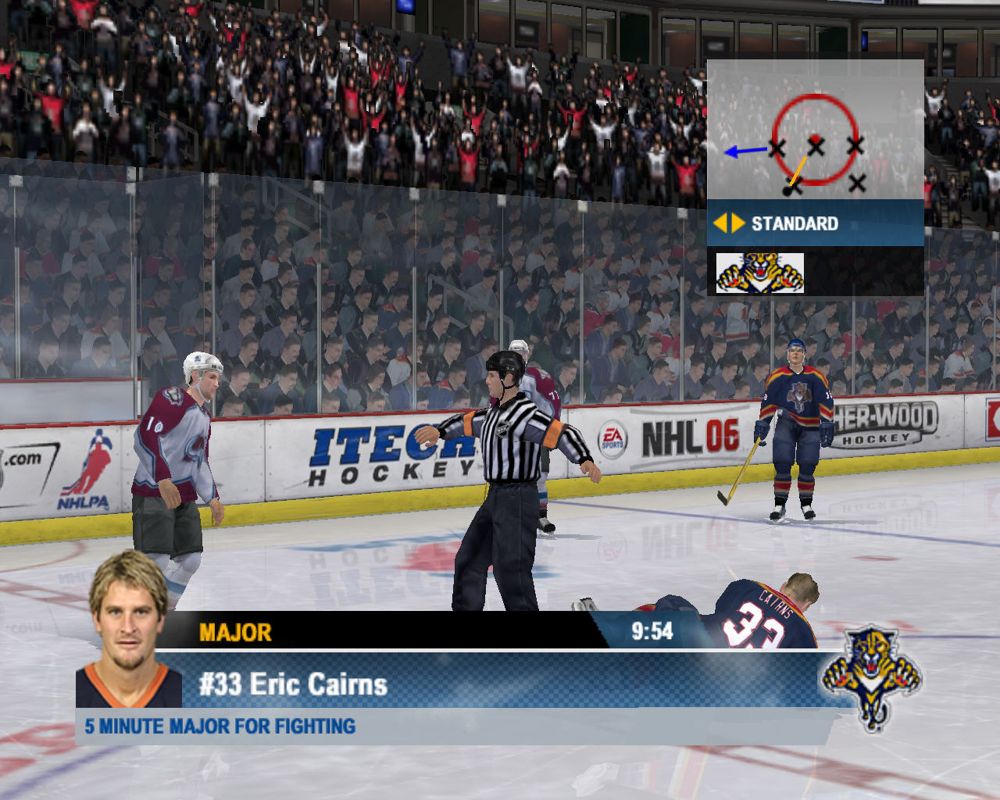Click the Panthers logo under the faceoff panel

760,272
